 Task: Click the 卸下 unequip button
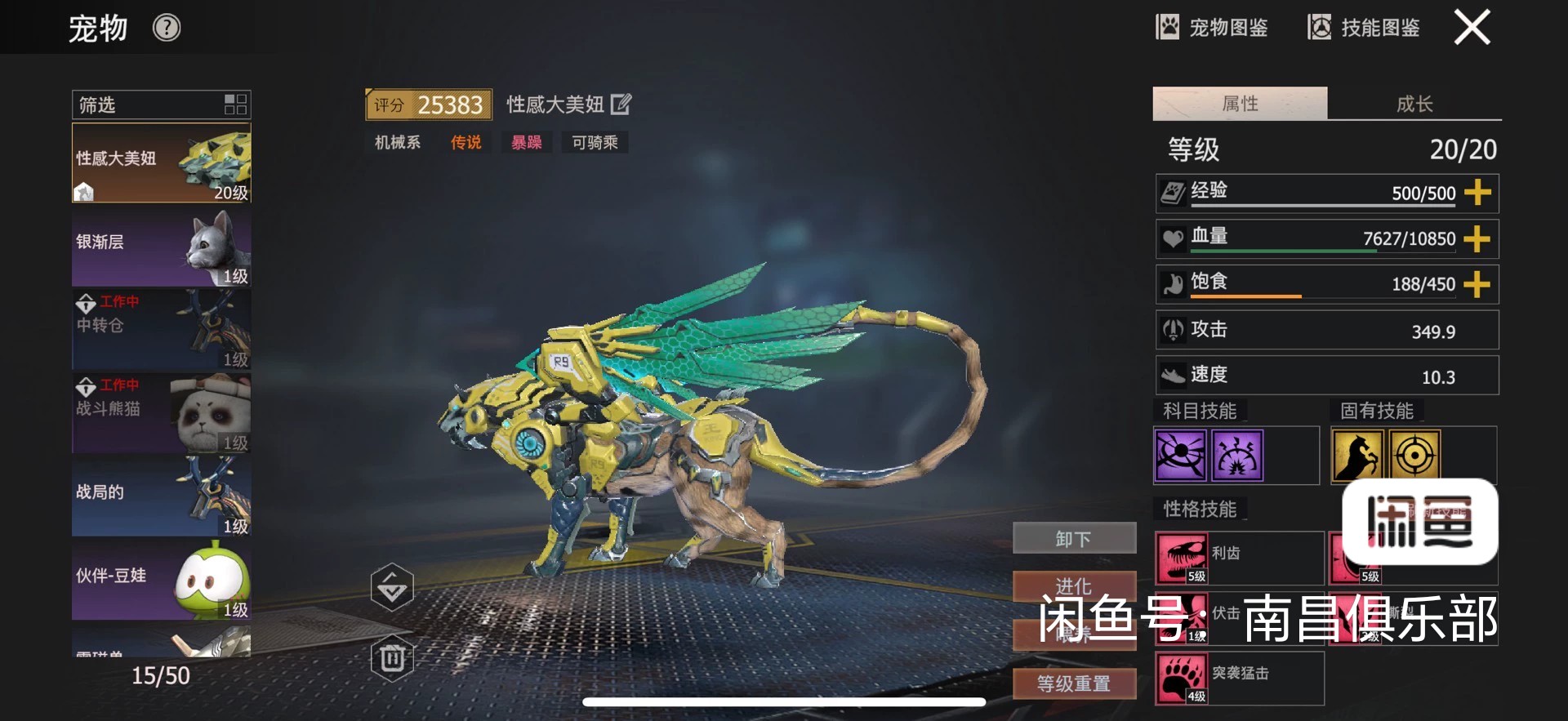tap(1074, 539)
